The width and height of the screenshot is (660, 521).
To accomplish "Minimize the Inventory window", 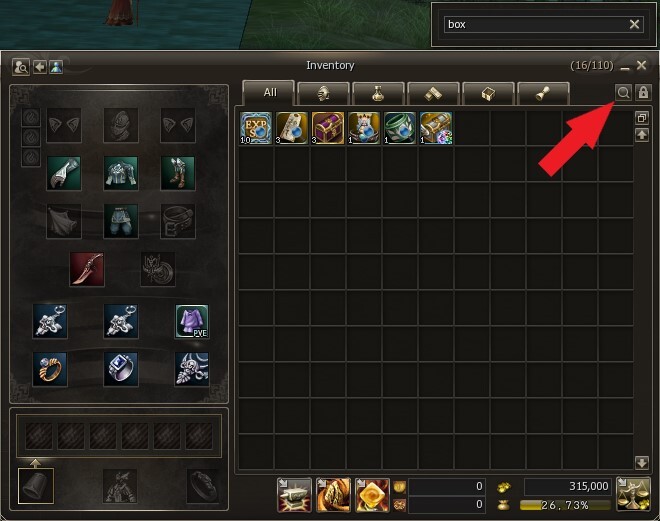I will click(x=625, y=66).
